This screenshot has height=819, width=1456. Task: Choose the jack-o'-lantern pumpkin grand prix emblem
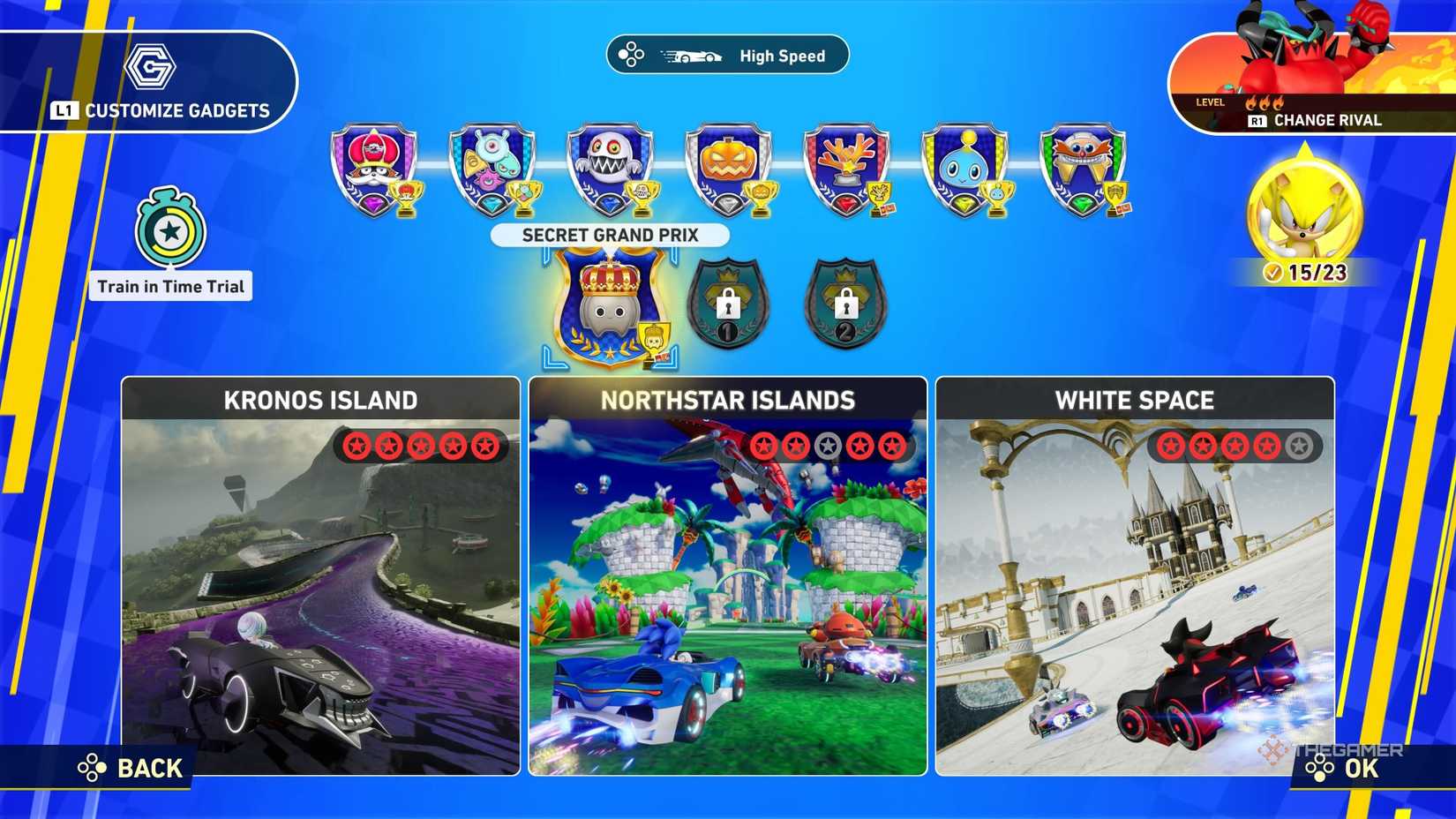(x=729, y=169)
